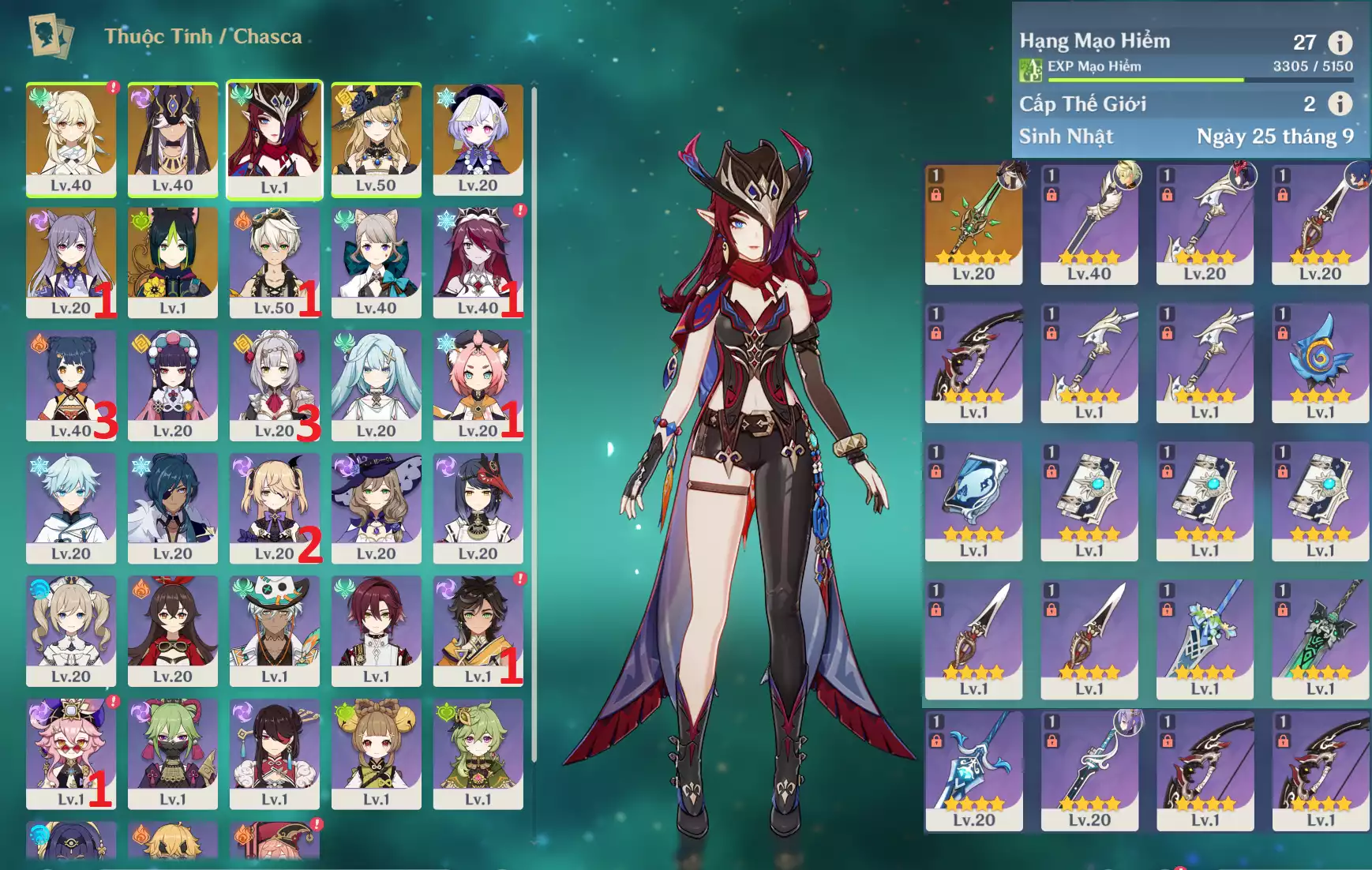Pick Xiangling's Lv.40 character card
Screen dimensions: 1372x870
point(71,384)
